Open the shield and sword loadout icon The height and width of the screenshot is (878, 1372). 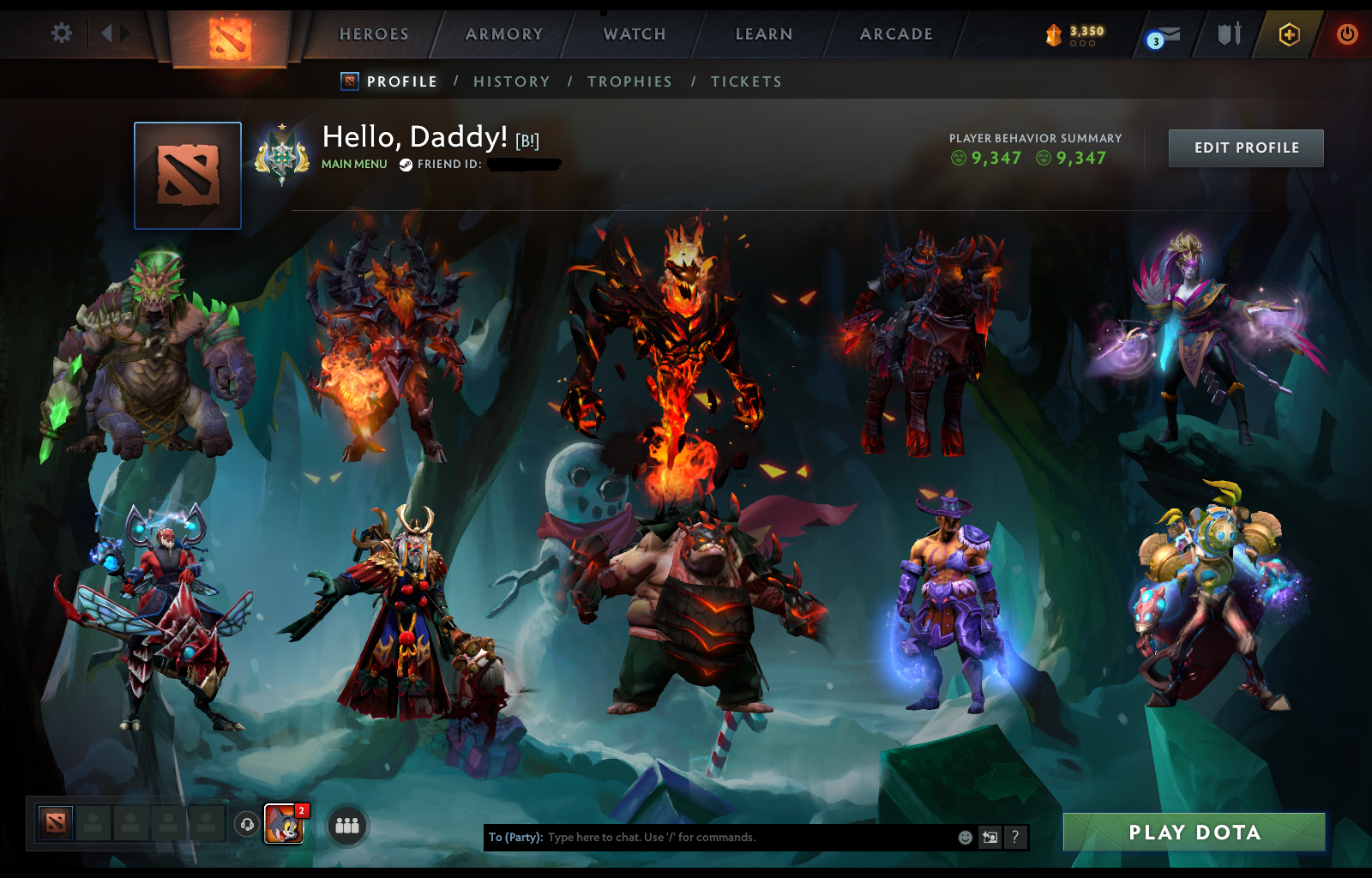[x=1230, y=34]
